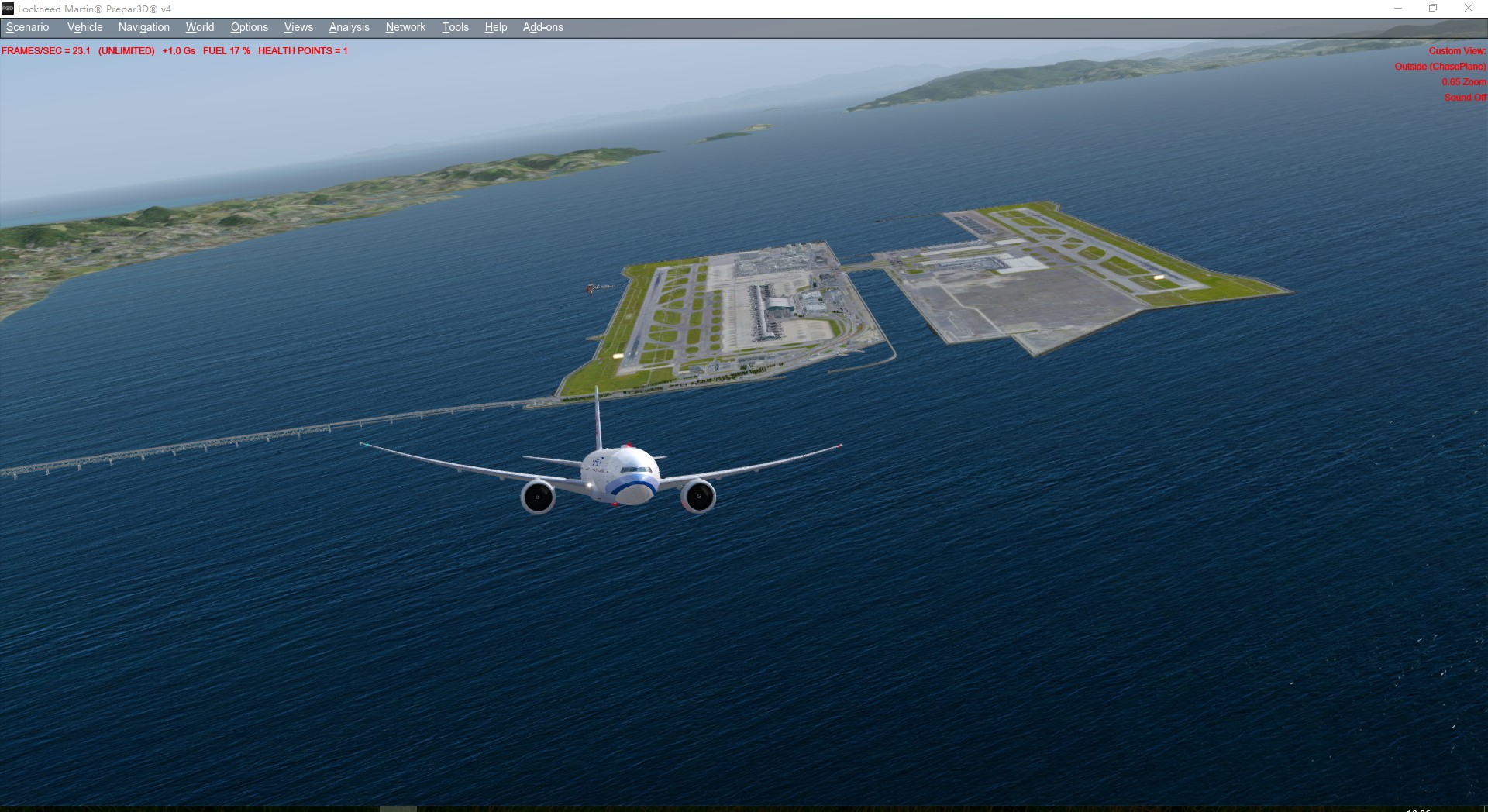Screen dimensions: 1488x812
Task: Restore down the Prepar3D window
Action: point(1433,9)
